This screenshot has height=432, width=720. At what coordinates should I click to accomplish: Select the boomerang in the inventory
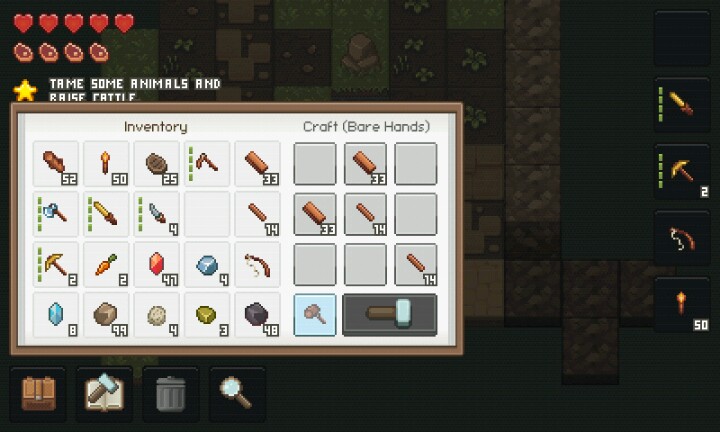pos(207,164)
